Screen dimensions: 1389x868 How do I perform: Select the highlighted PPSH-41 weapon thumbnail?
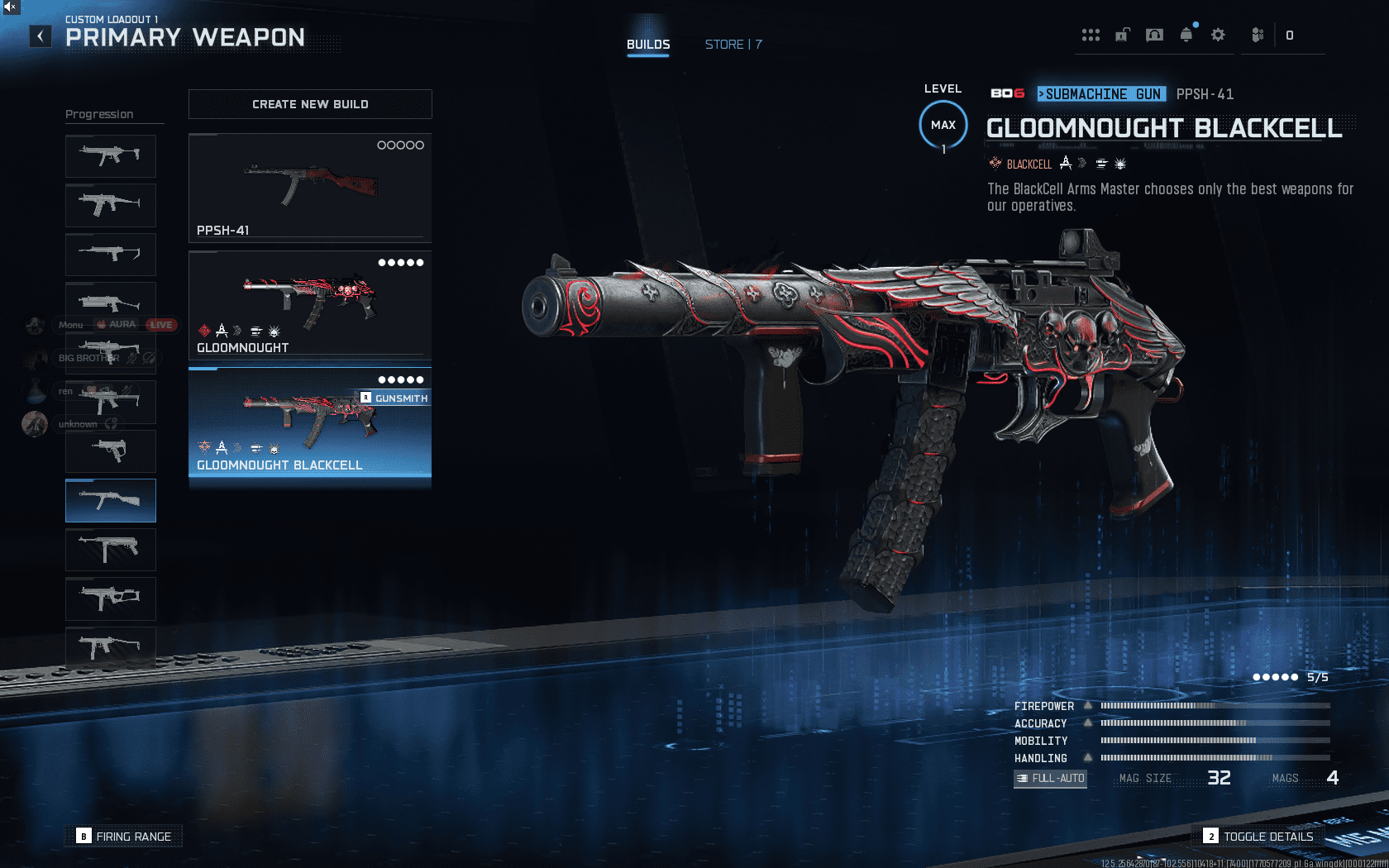(111, 500)
